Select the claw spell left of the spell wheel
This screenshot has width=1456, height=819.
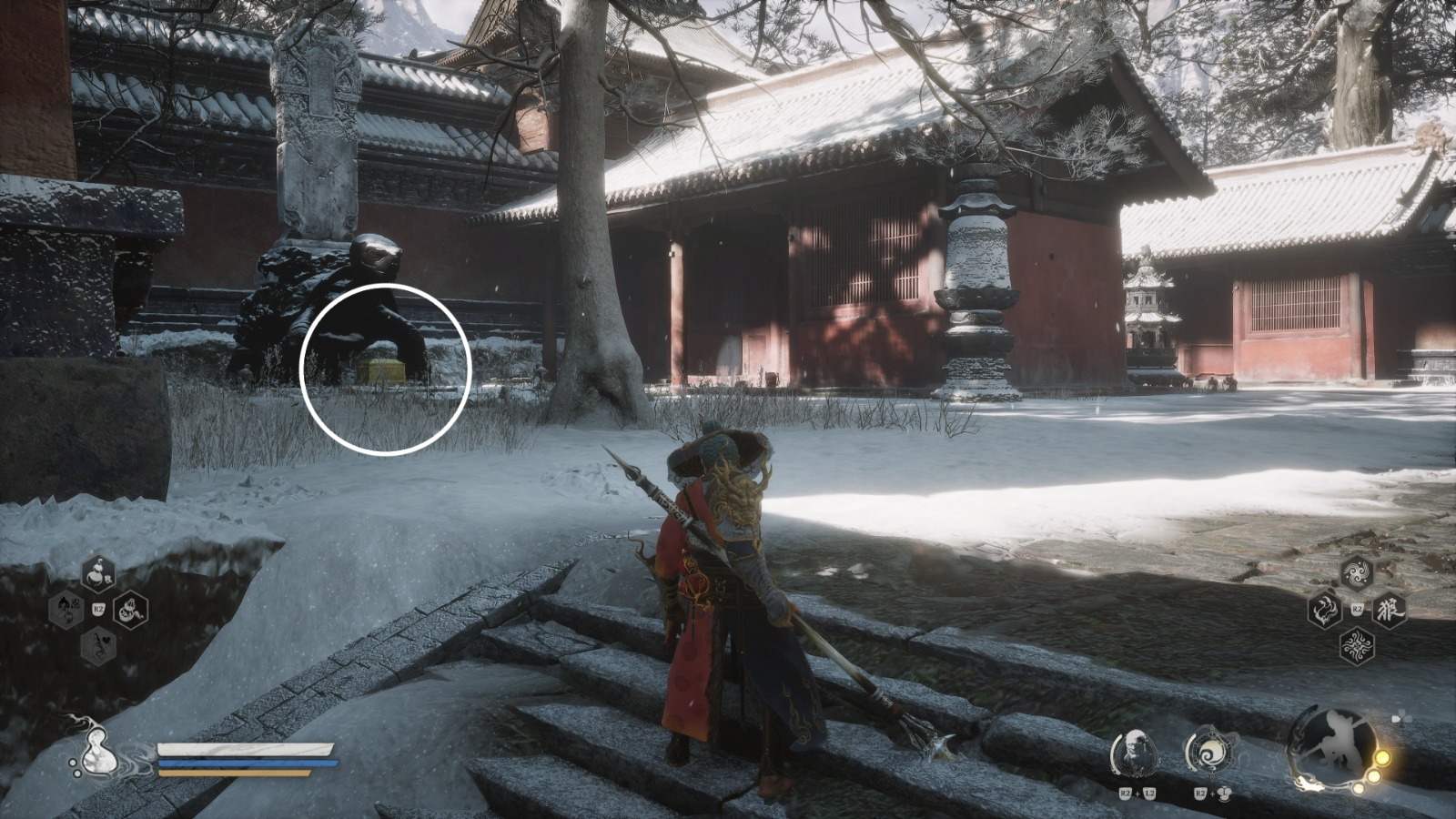[1325, 610]
